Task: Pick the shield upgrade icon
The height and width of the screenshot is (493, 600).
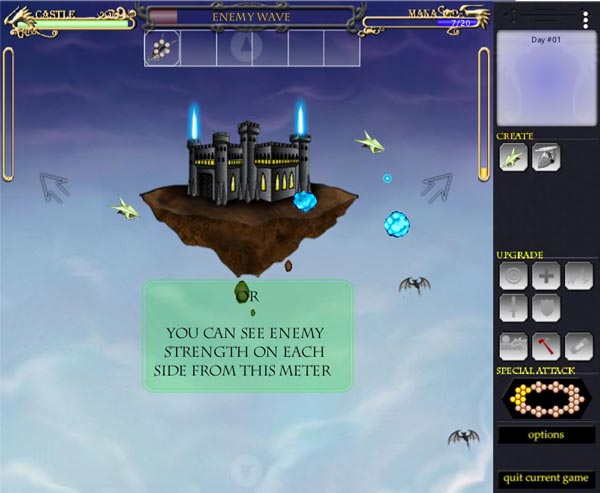Action: tap(546, 307)
